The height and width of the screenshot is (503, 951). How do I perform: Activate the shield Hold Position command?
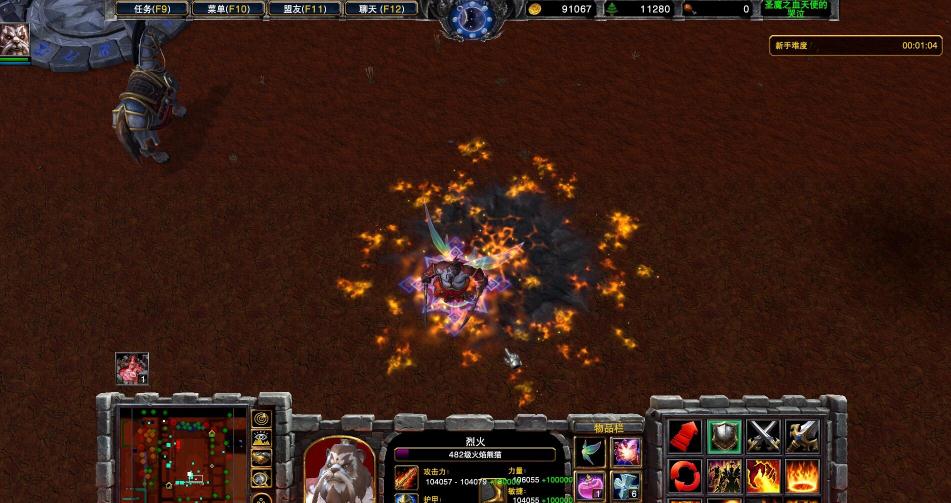click(724, 435)
